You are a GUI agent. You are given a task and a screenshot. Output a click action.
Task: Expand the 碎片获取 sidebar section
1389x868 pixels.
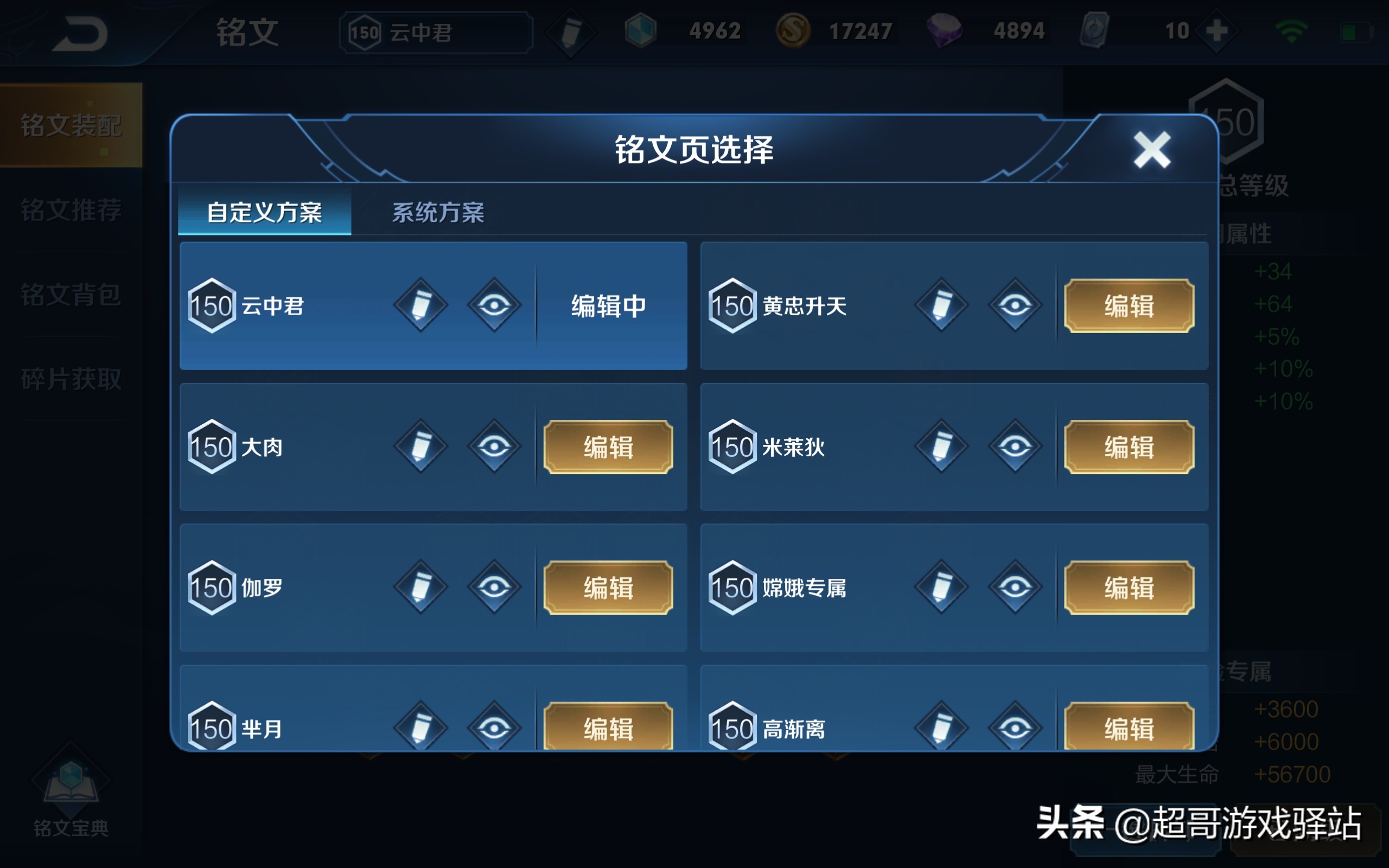coord(71,379)
